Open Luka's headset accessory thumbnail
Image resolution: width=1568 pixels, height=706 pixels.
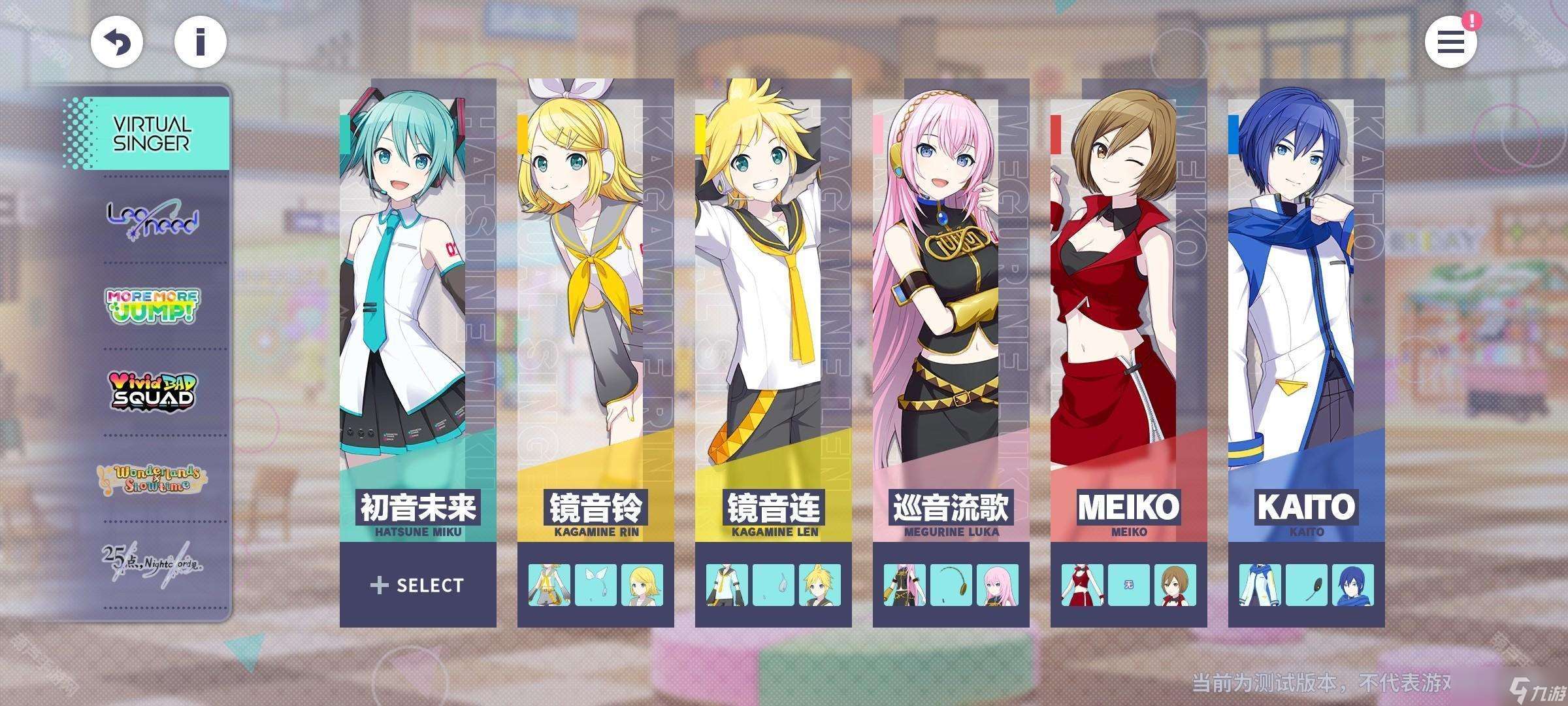pos(951,584)
